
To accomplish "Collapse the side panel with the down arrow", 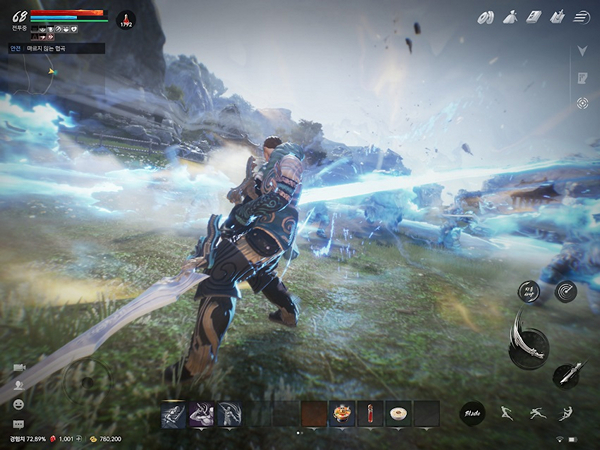I will (582, 50).
